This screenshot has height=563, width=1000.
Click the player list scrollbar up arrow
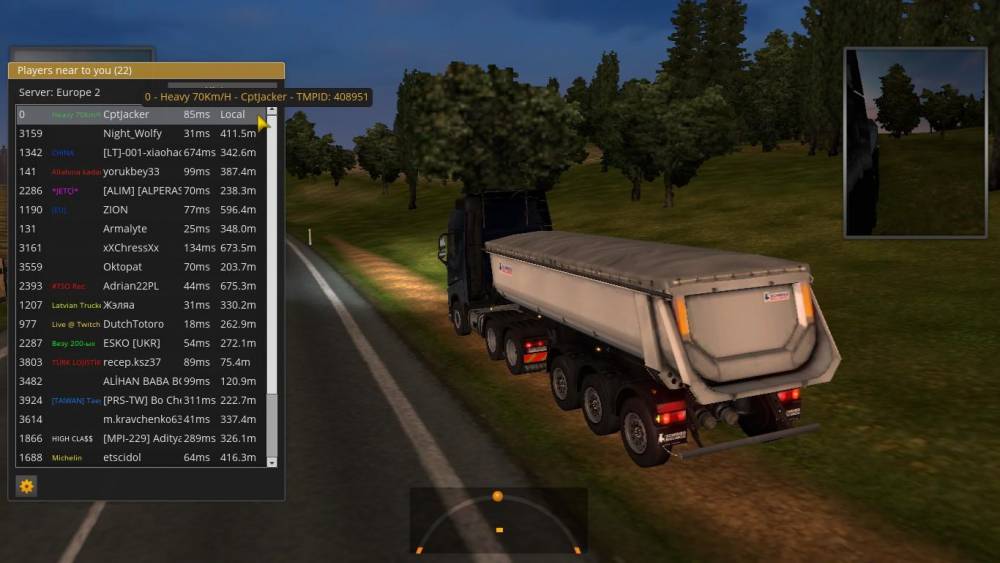click(272, 110)
